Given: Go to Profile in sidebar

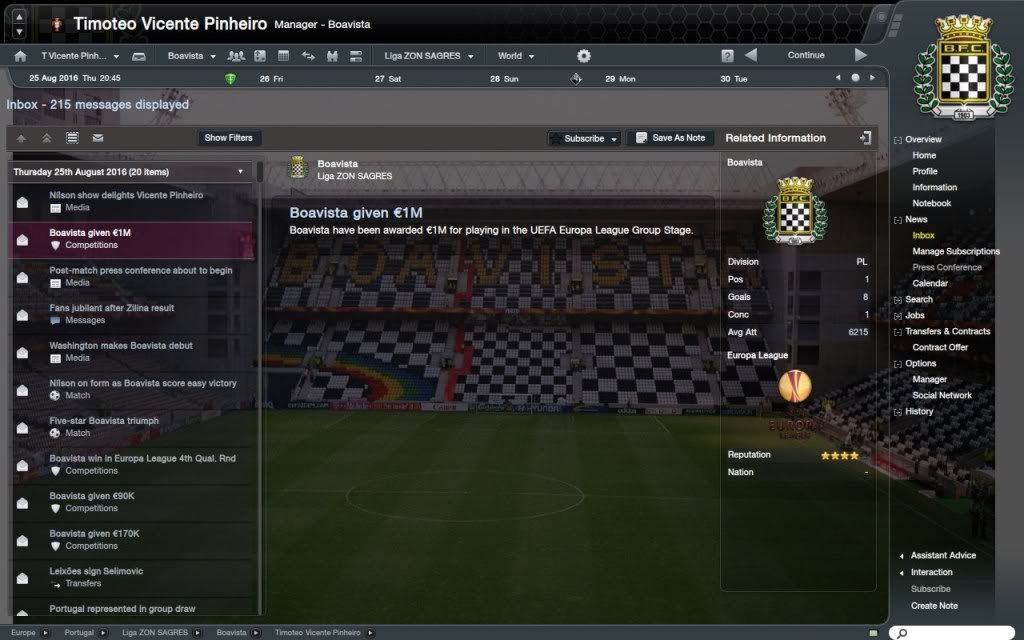Looking at the screenshot, I should click(925, 171).
